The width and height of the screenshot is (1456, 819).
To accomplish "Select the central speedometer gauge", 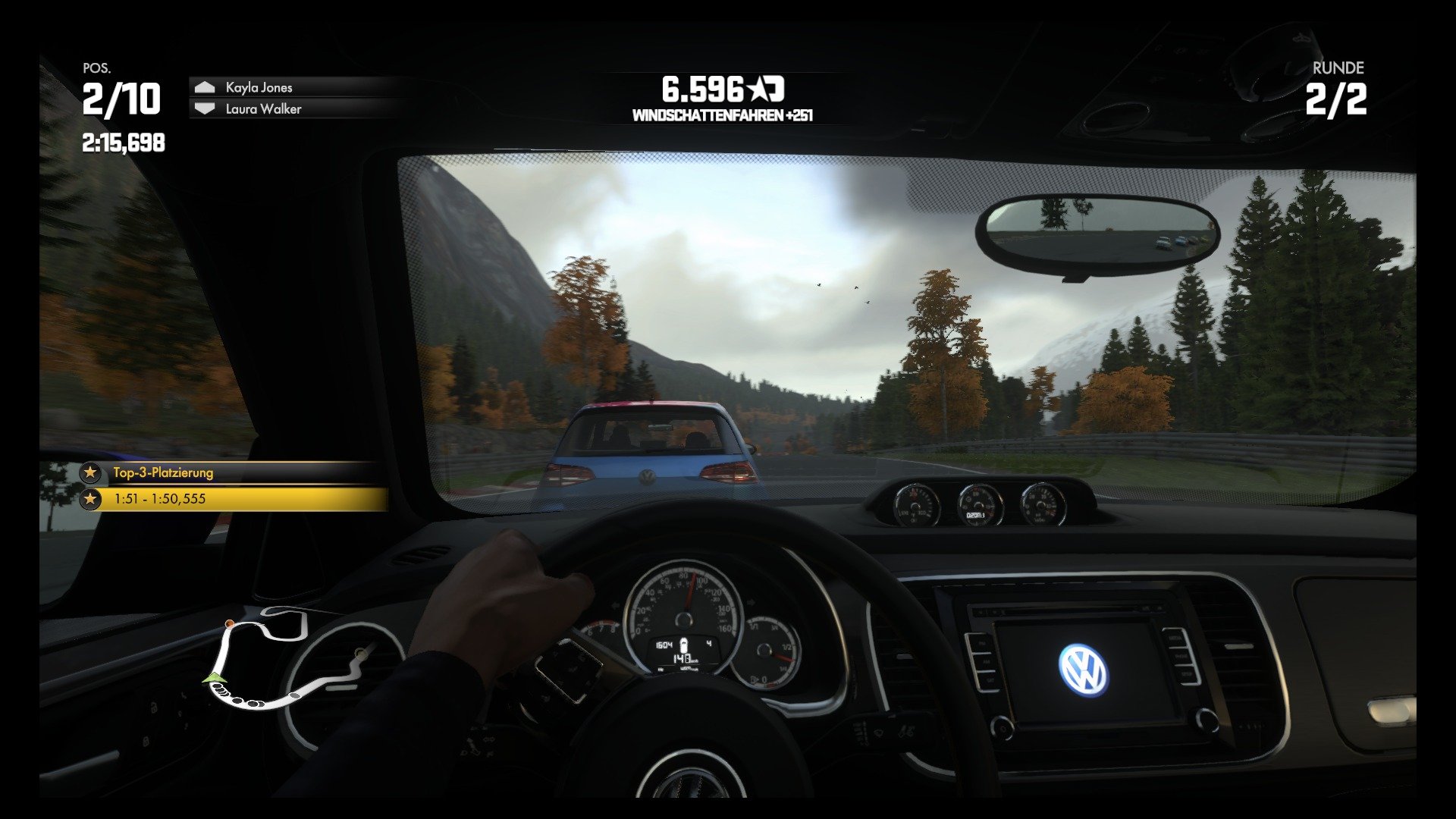I will tap(686, 620).
